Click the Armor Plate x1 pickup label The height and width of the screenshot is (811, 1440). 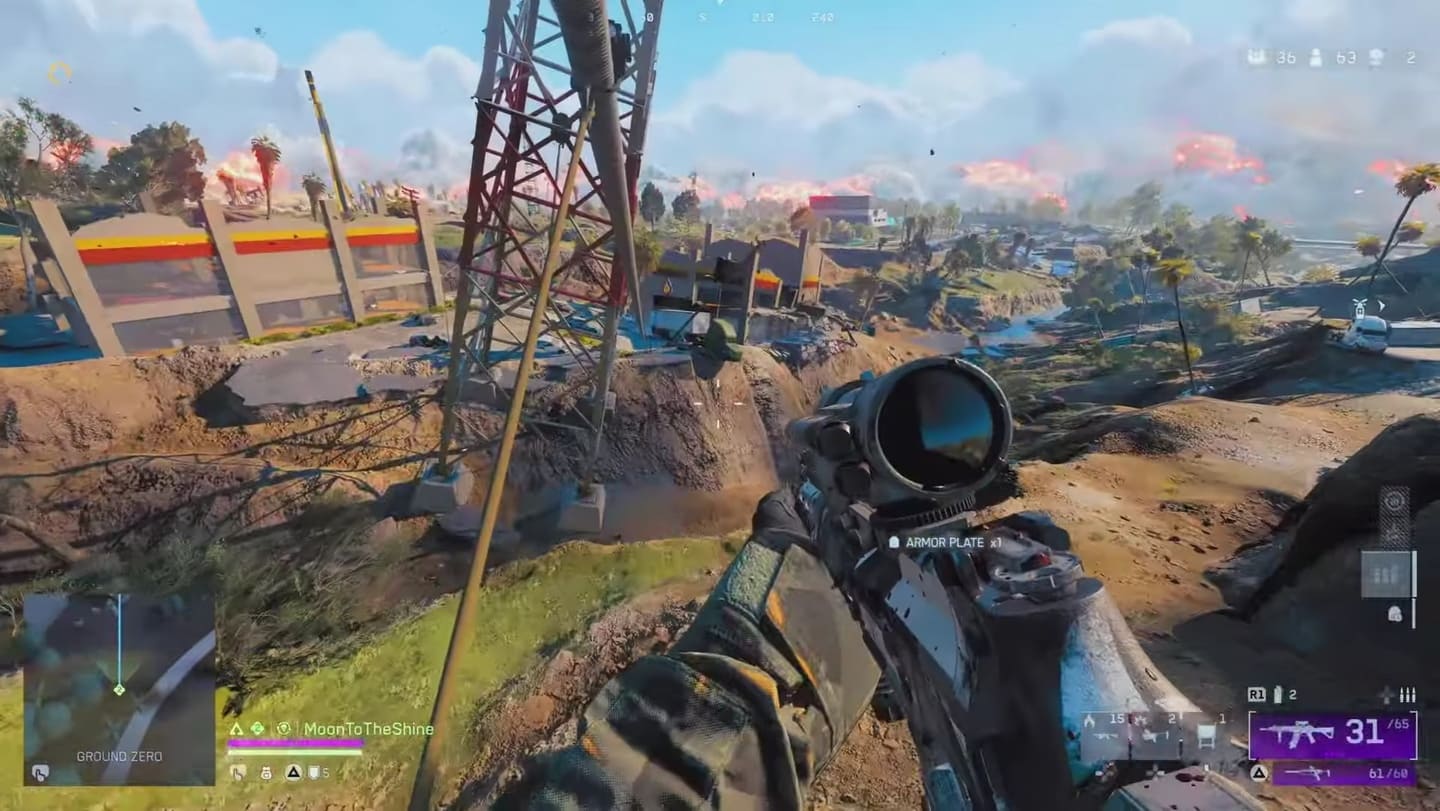click(945, 542)
